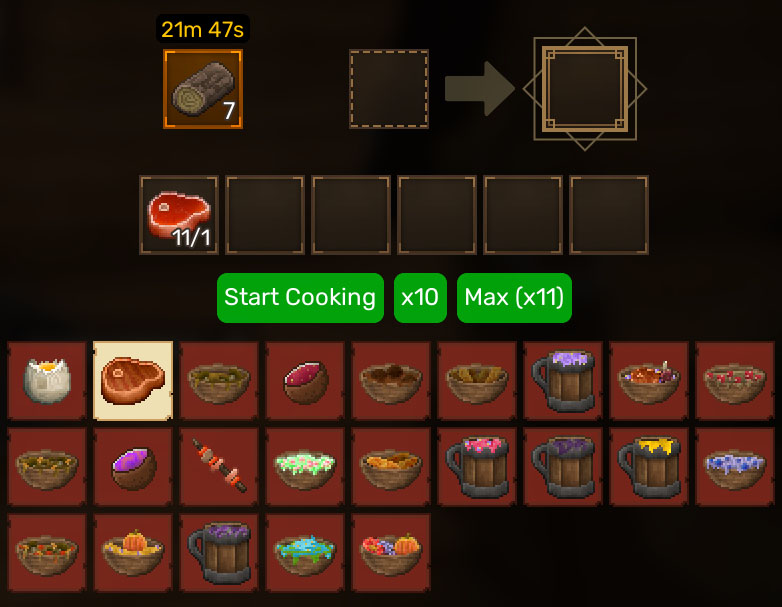Cook ten with the x10 button
The image size is (782, 607).
coord(420,298)
